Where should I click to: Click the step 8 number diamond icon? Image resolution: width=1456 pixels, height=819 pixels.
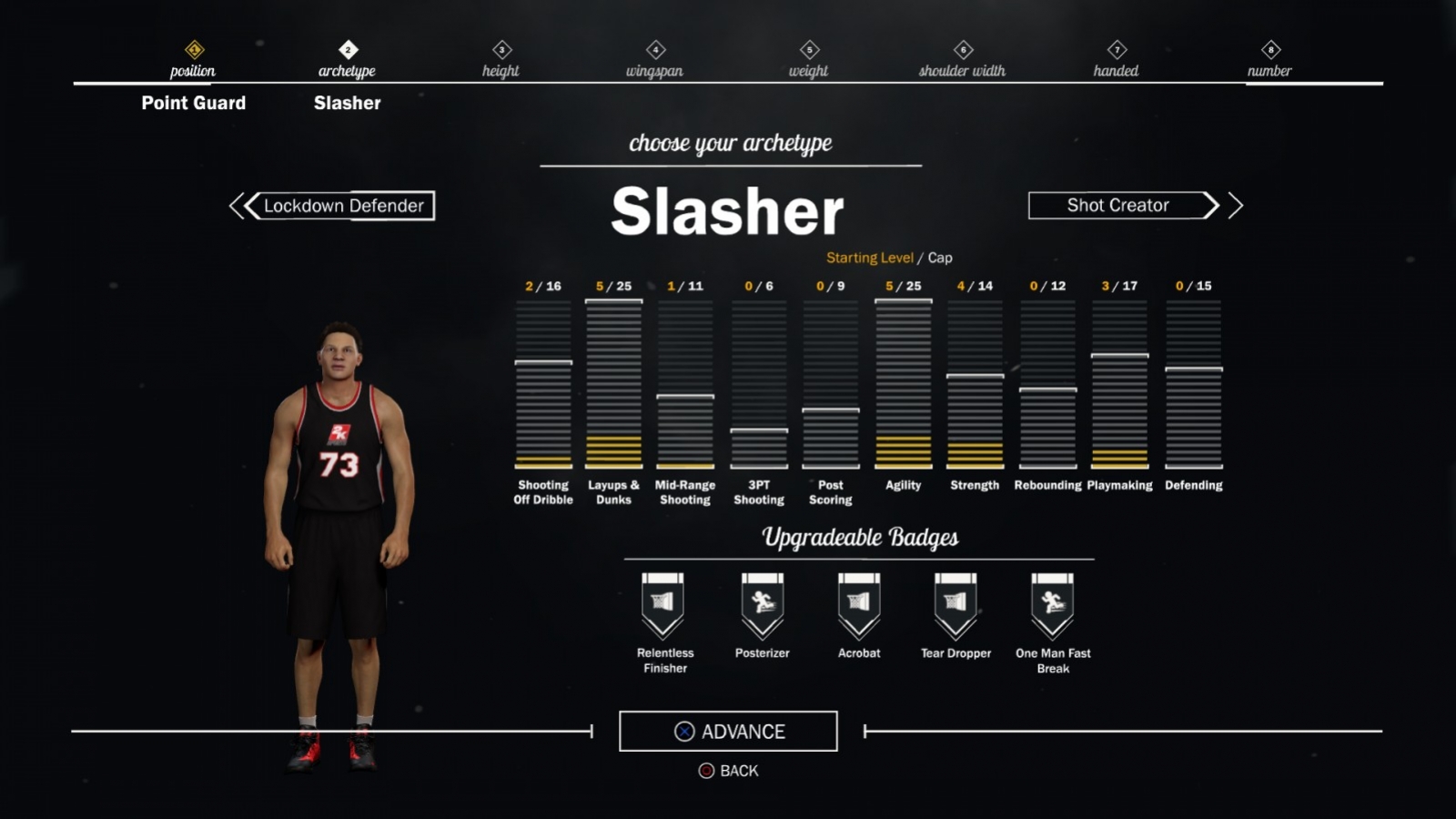pyautogui.click(x=1269, y=51)
